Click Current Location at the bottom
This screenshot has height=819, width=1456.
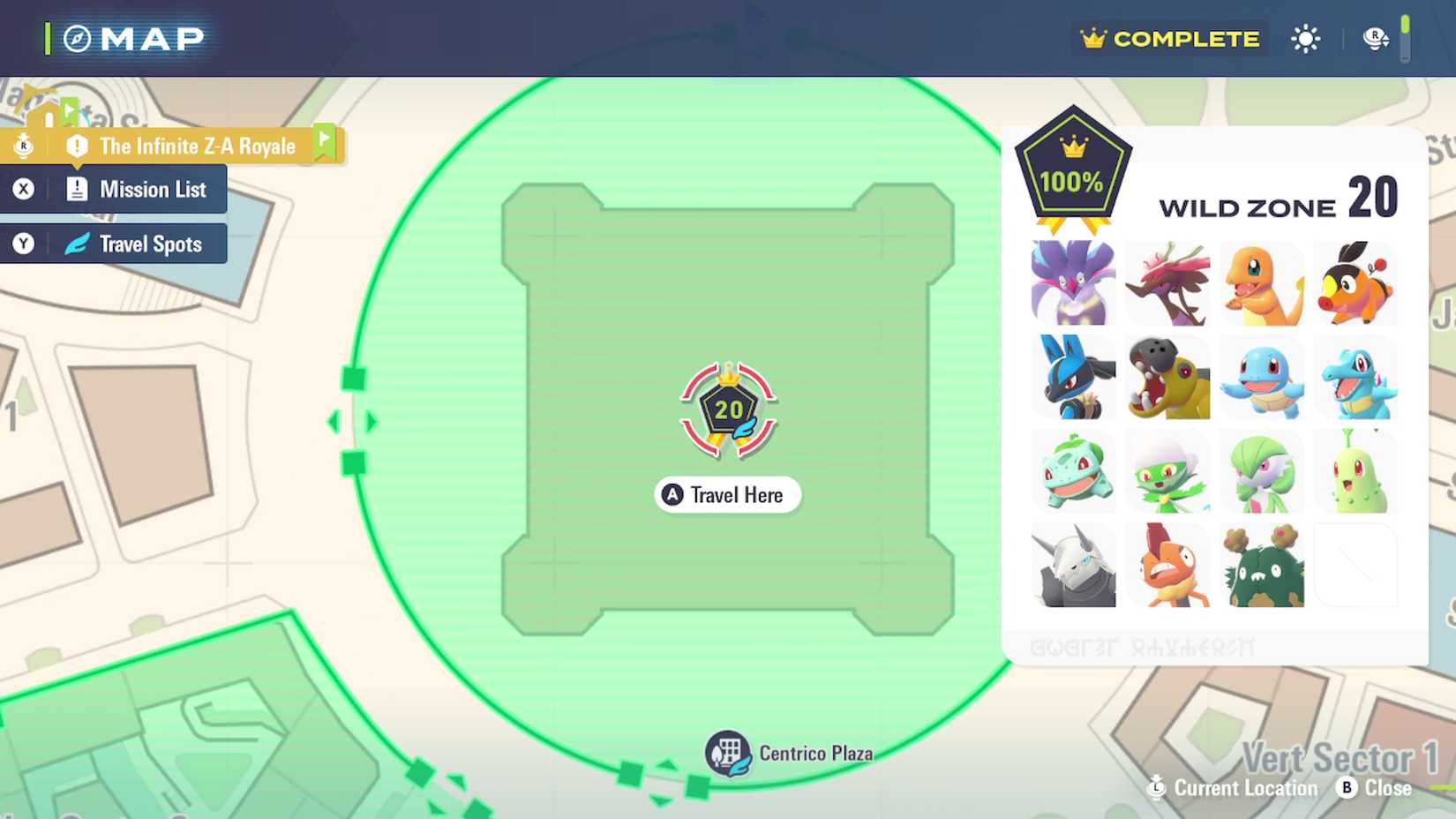point(1233,788)
